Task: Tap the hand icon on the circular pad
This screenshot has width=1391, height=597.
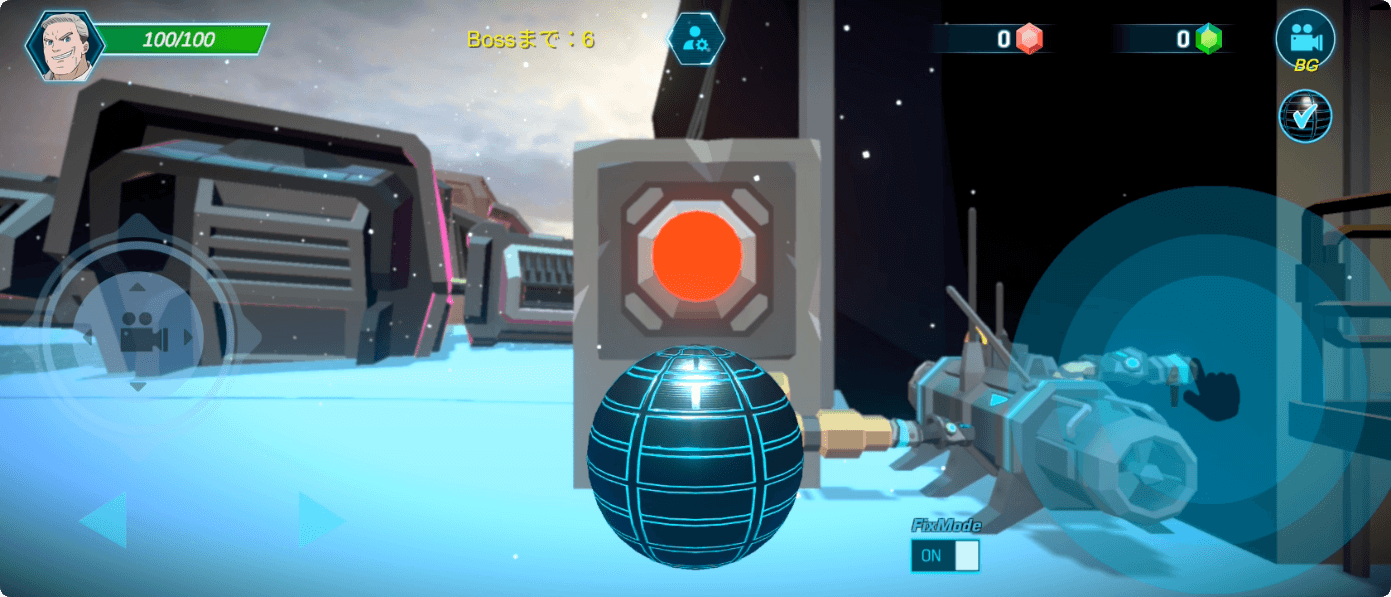Action: coord(1211,392)
